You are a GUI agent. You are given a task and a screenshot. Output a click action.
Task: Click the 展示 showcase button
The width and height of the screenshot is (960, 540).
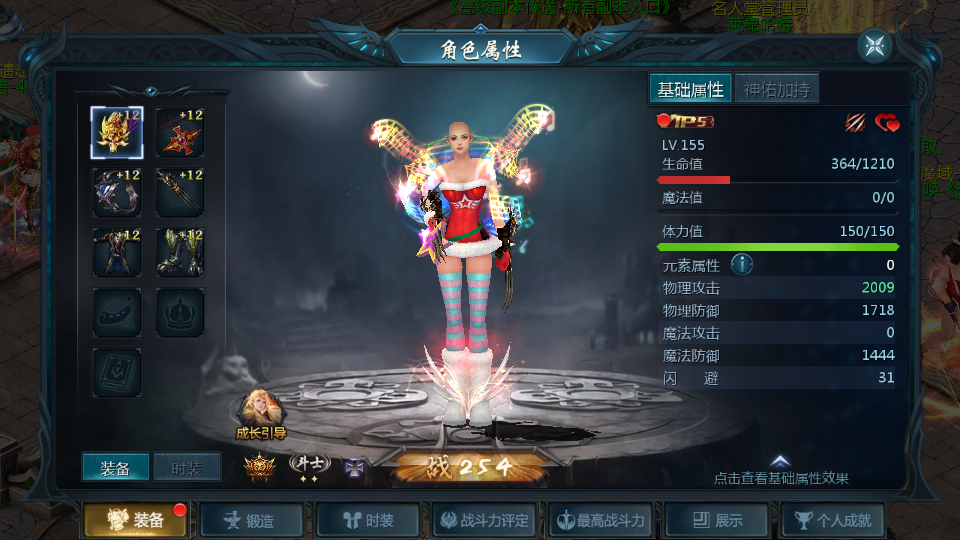(718, 520)
